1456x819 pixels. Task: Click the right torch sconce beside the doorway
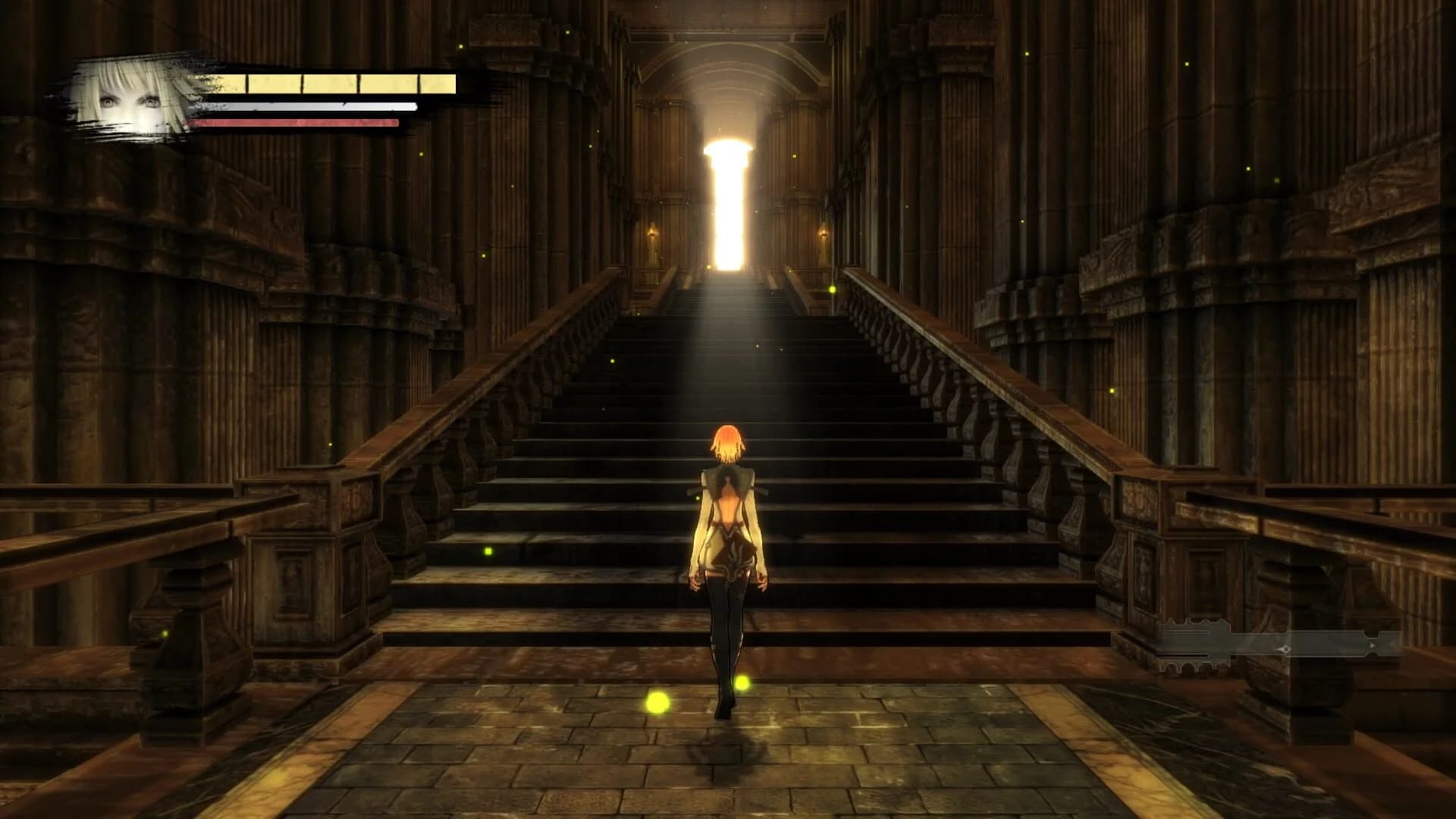point(824,233)
